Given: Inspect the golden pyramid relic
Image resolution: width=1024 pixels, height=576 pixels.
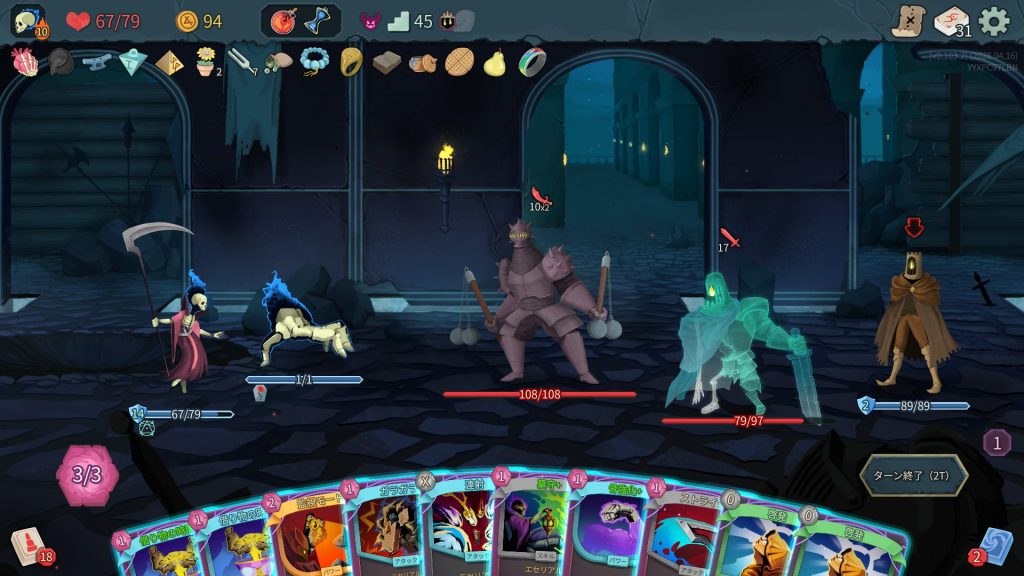Looking at the screenshot, I should click(x=169, y=63).
